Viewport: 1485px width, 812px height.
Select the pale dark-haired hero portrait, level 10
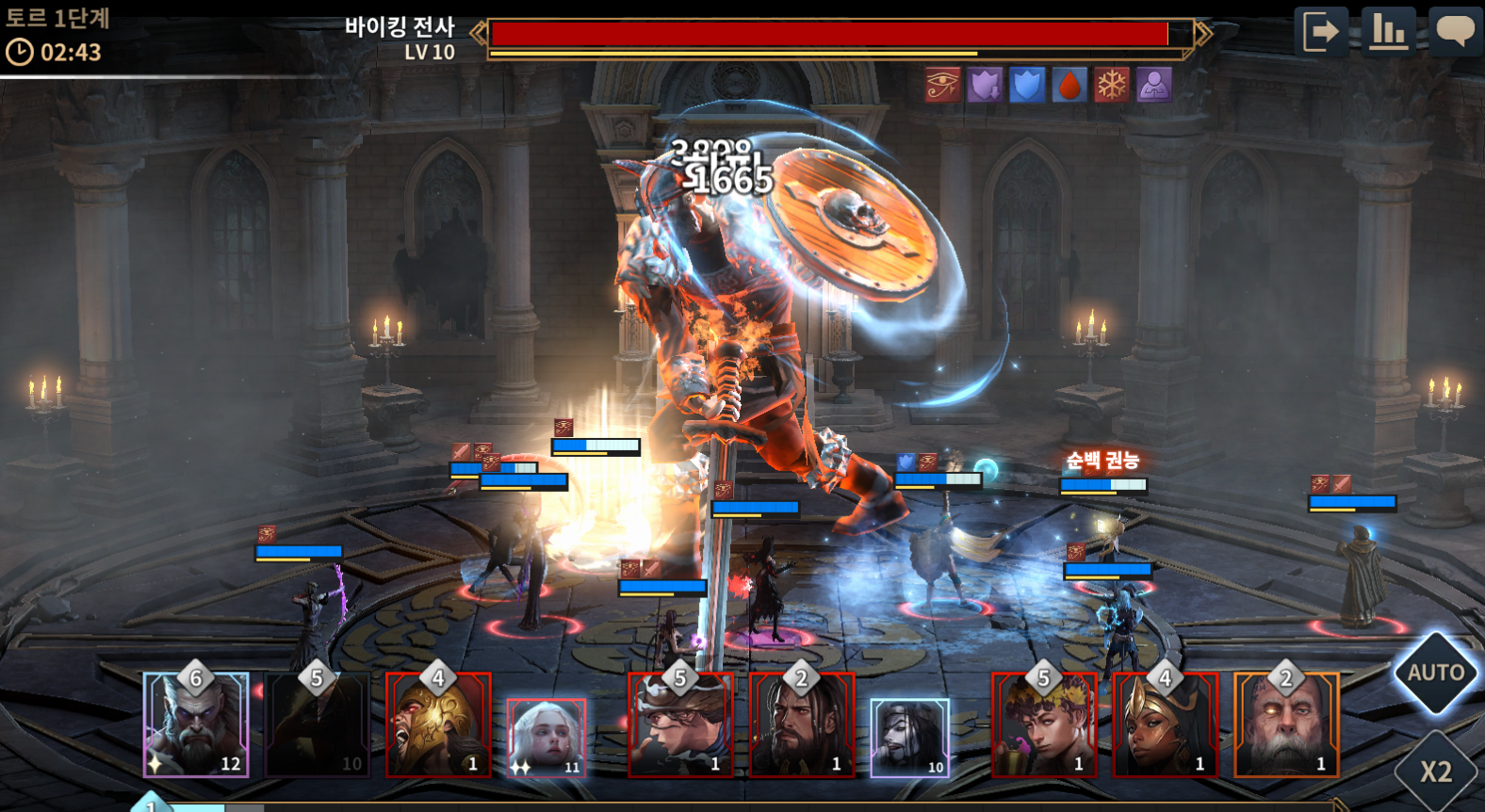(909, 739)
